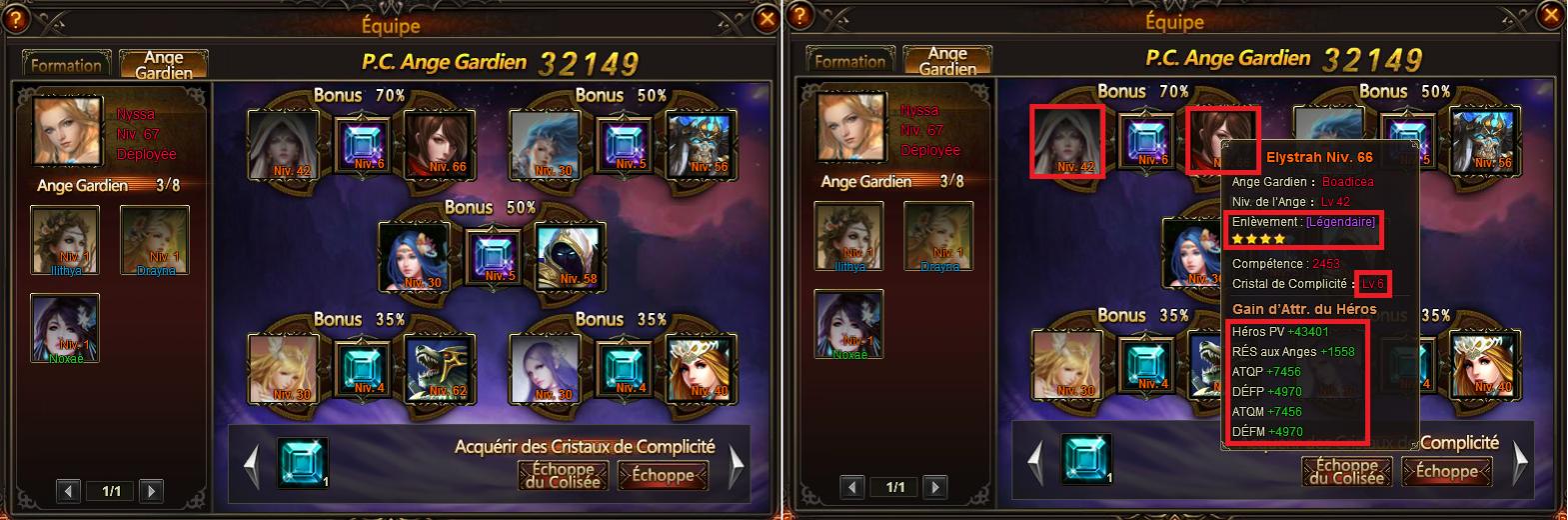Select the bottom-bar crystal in the tooltip-free window
Image resolution: width=1568 pixels, height=520 pixels.
point(302,464)
